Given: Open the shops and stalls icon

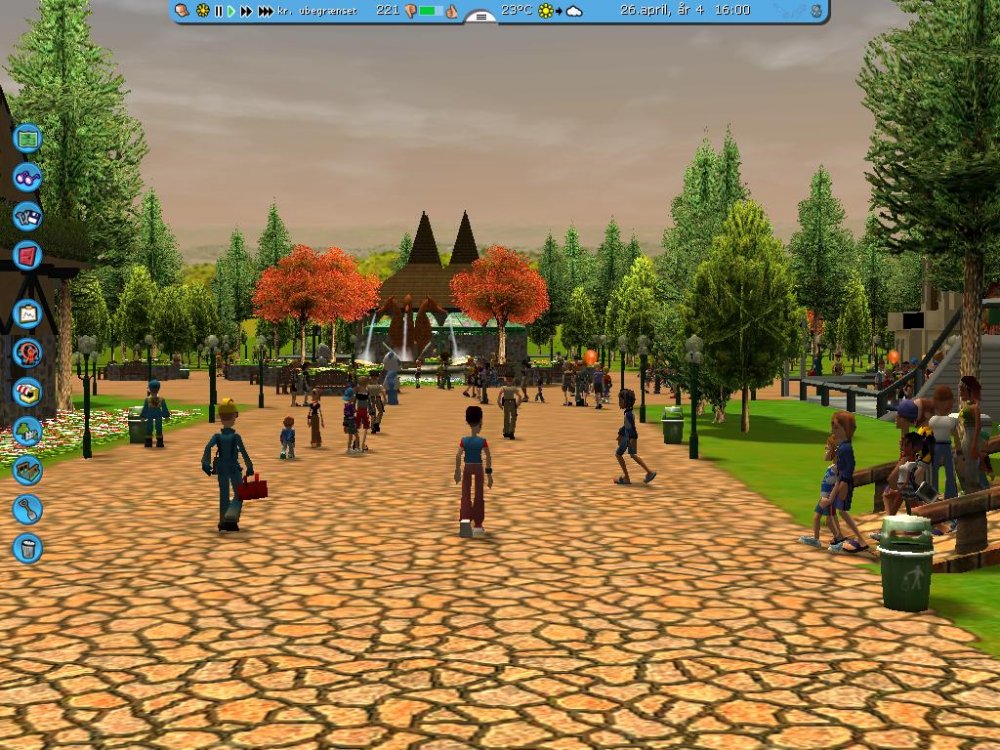Looking at the screenshot, I should click(28, 391).
